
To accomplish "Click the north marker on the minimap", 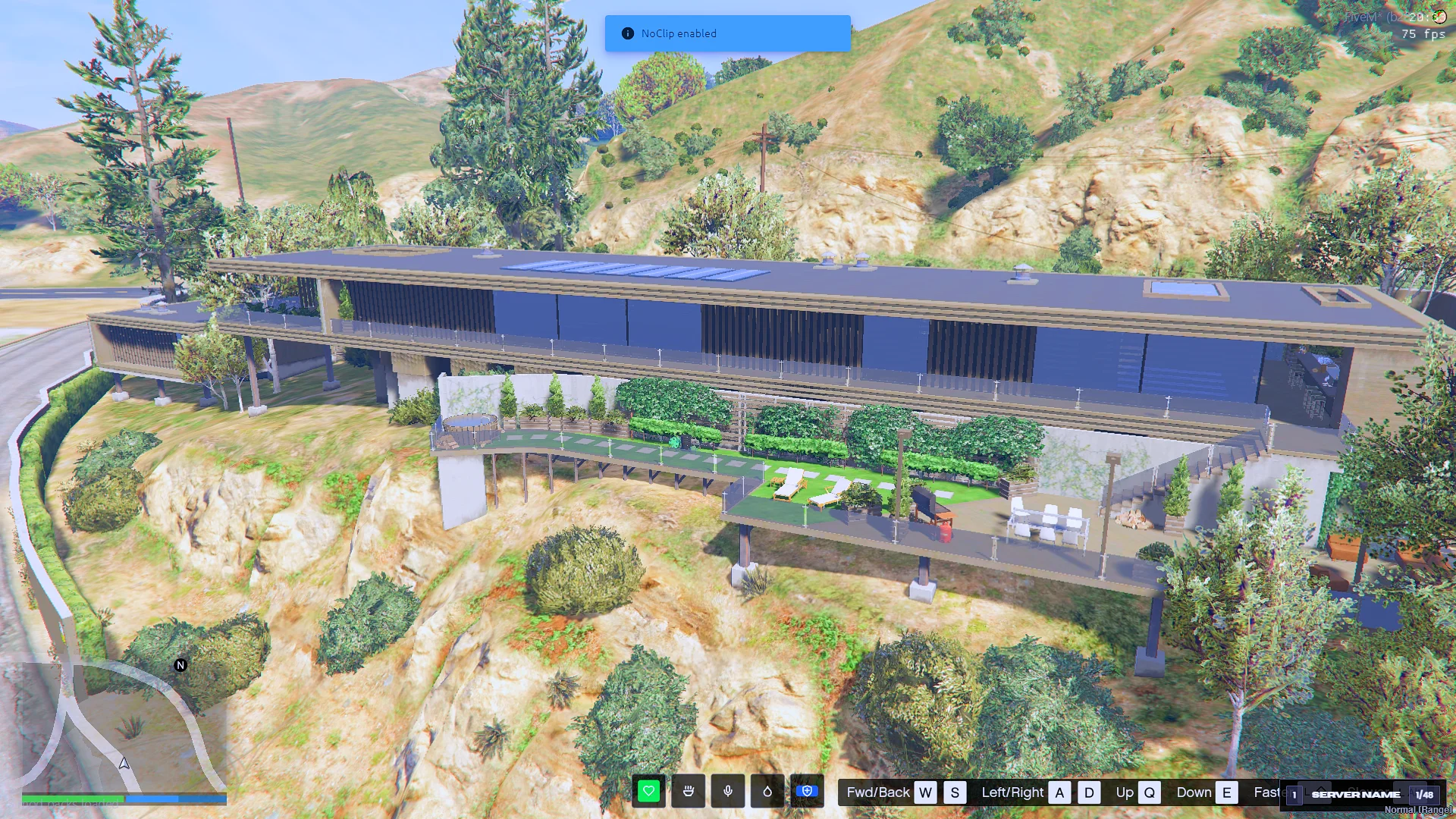I will (180, 665).
